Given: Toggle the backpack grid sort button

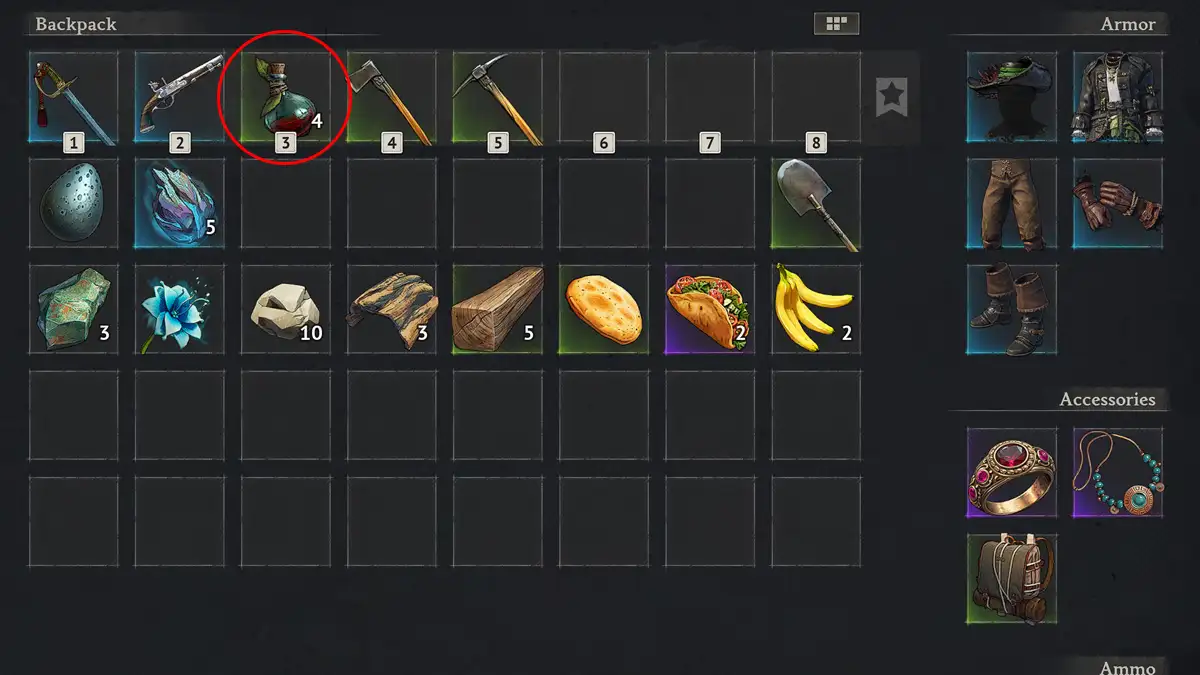Looking at the screenshot, I should 836,23.
